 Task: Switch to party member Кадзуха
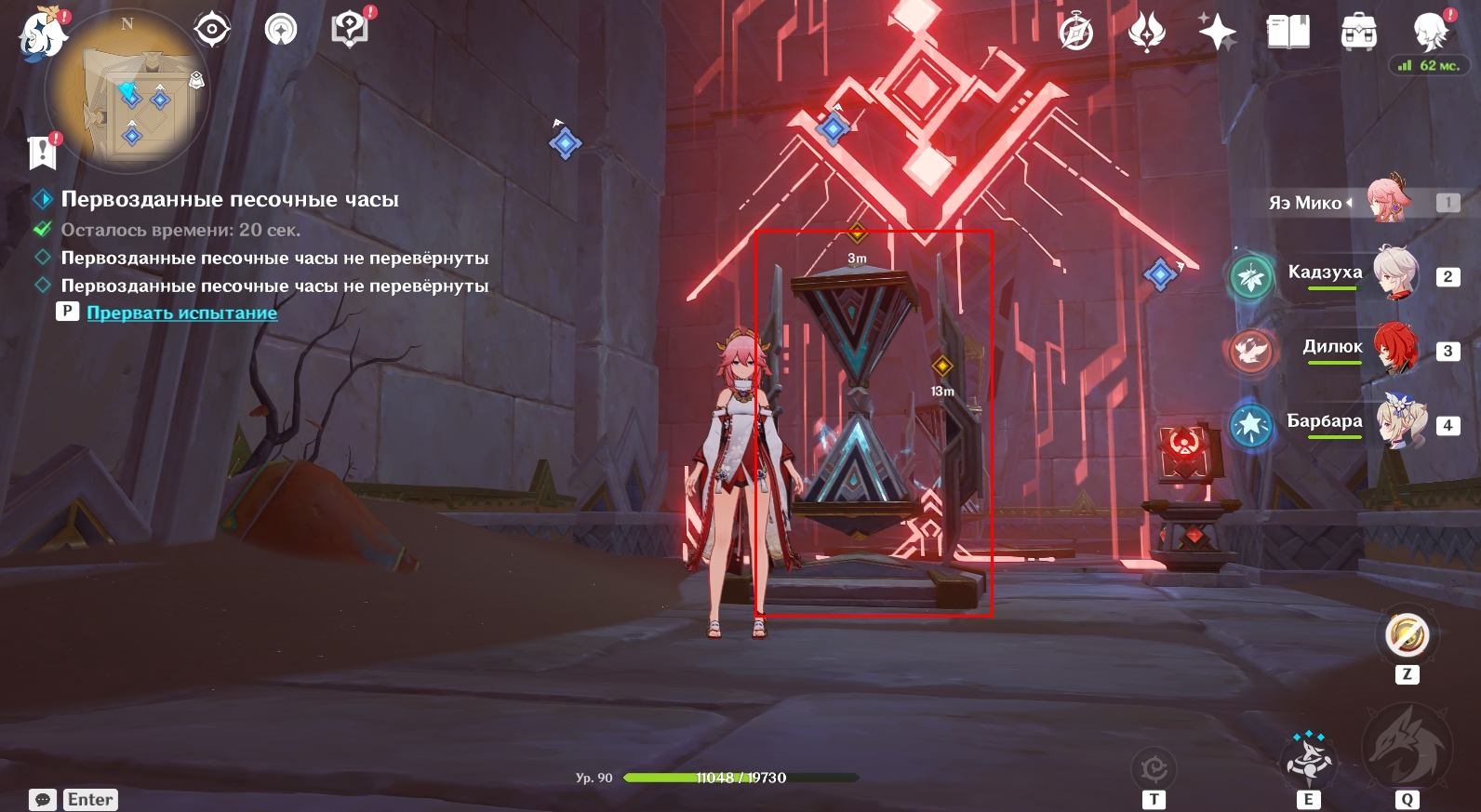click(1325, 273)
